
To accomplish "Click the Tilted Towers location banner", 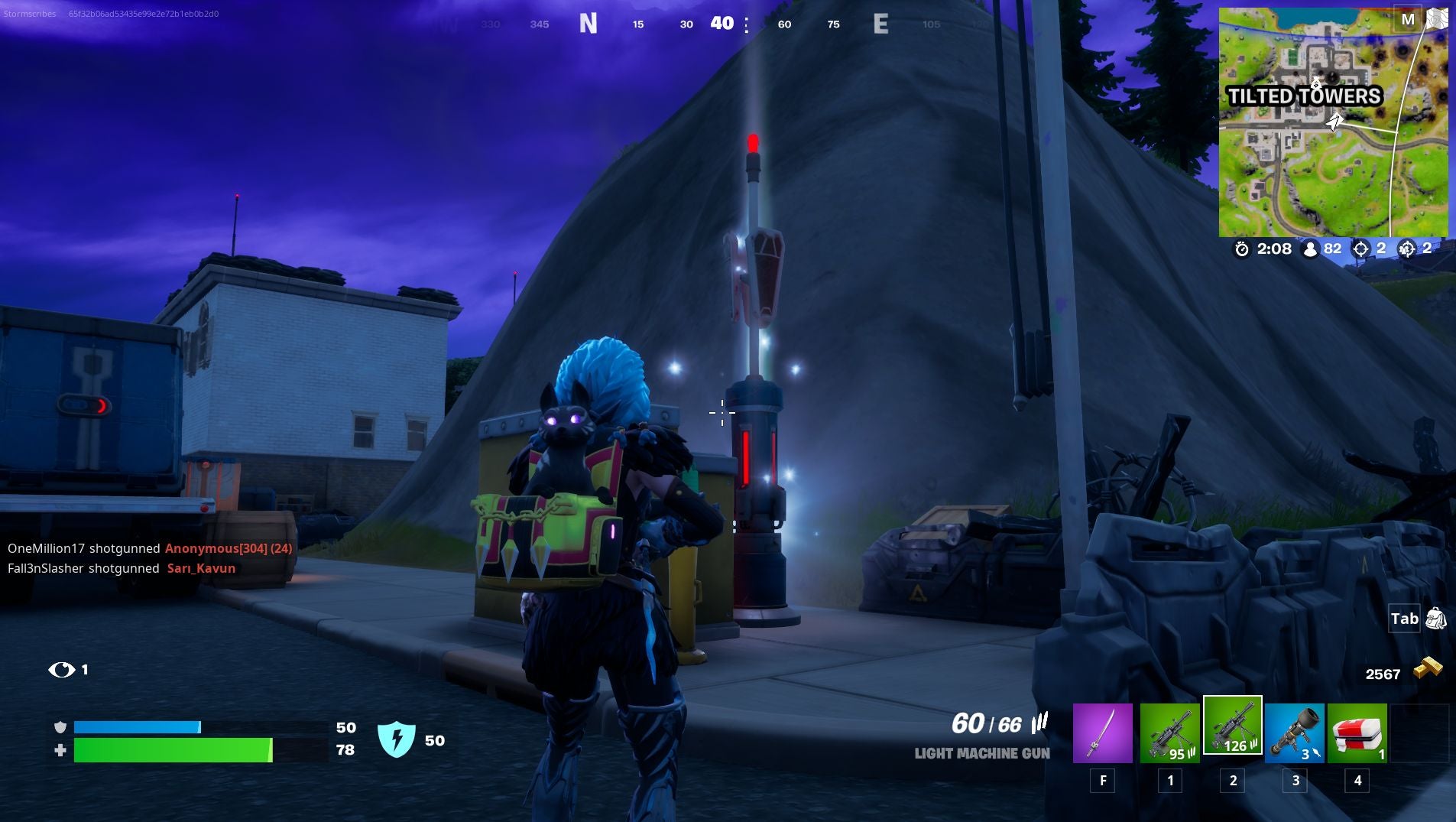I will click(x=1306, y=96).
